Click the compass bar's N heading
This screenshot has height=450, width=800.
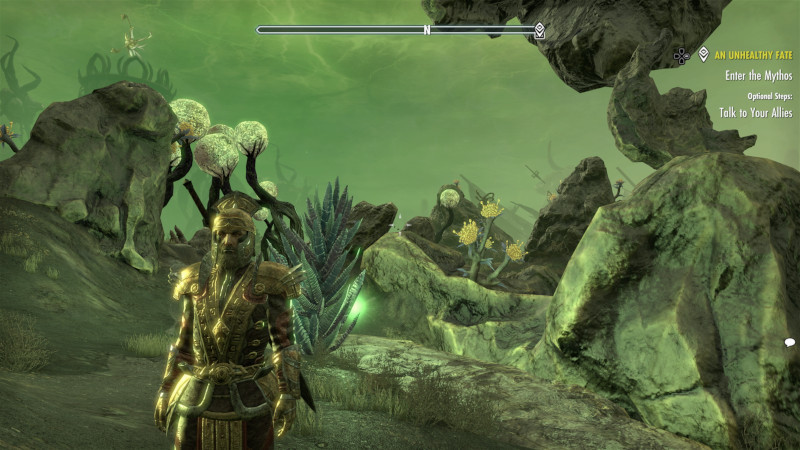[427, 30]
